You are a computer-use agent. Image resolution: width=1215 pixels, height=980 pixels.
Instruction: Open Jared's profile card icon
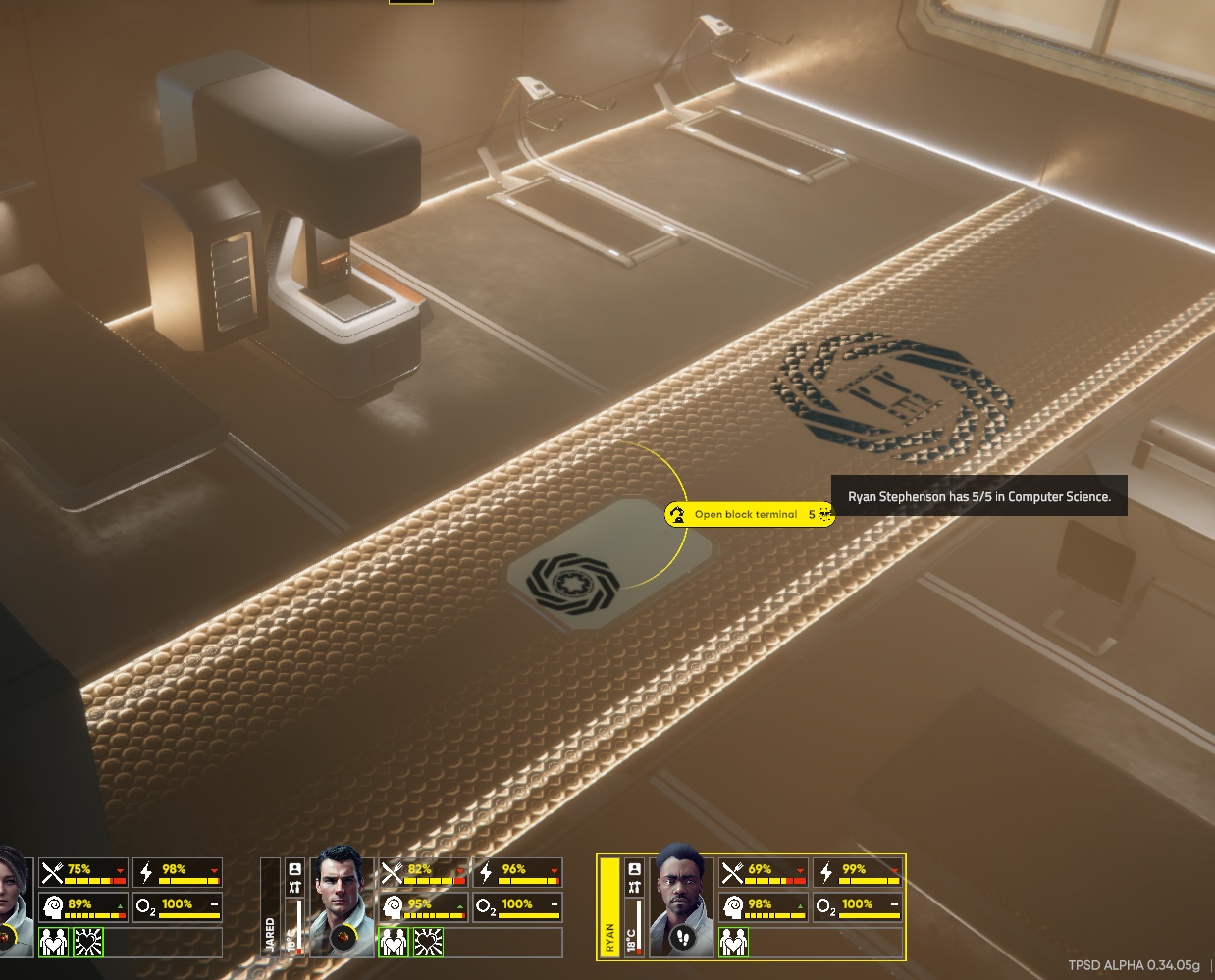coord(294,869)
